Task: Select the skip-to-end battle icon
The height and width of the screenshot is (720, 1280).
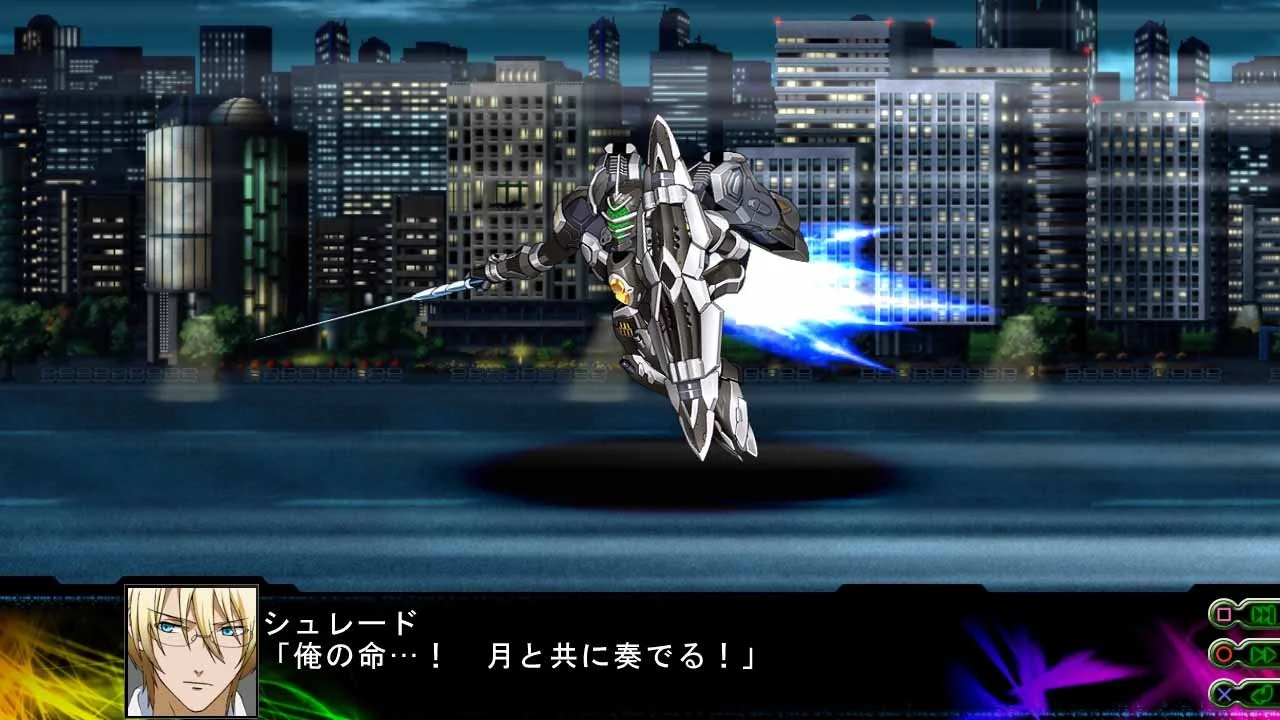Action: (x=1262, y=615)
